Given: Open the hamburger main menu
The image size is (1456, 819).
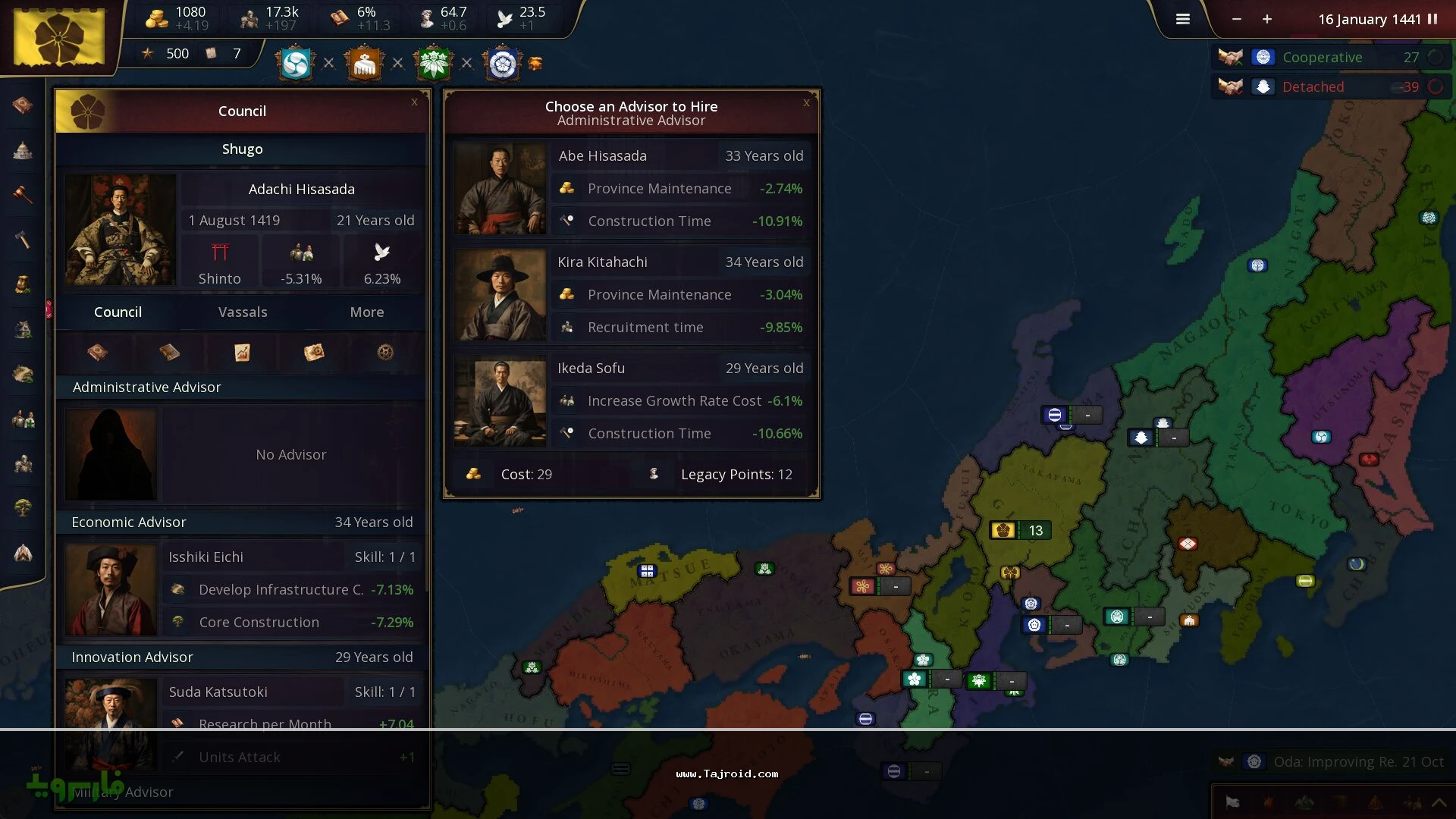Looking at the screenshot, I should click(1183, 19).
